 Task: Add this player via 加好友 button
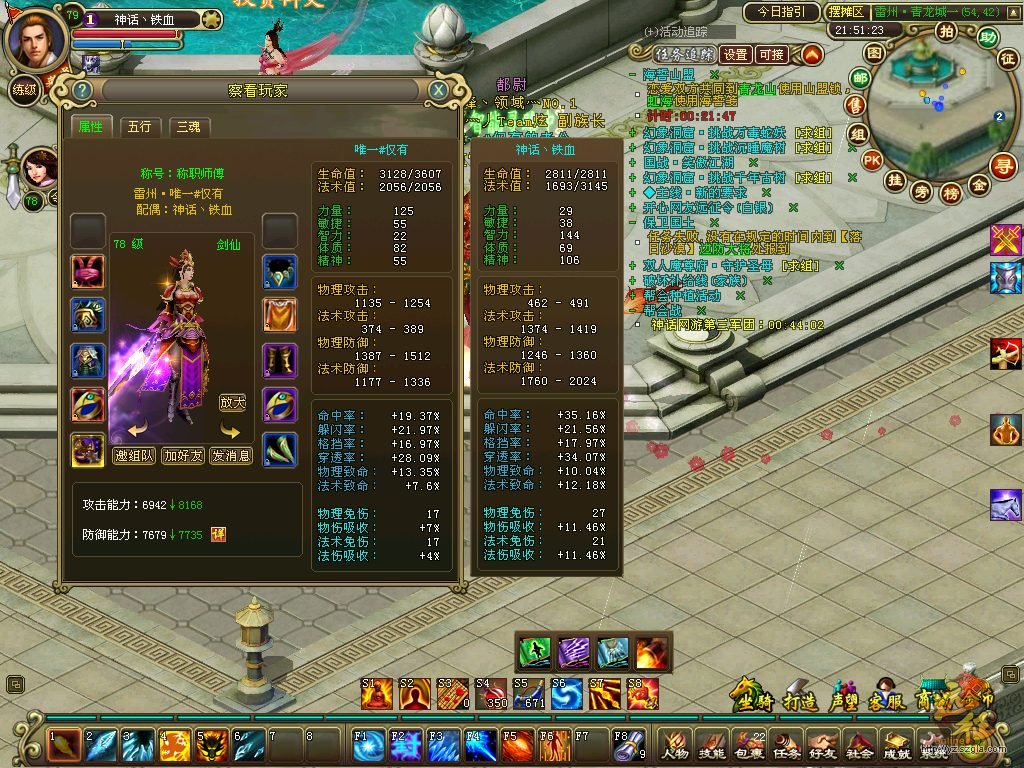[183, 455]
